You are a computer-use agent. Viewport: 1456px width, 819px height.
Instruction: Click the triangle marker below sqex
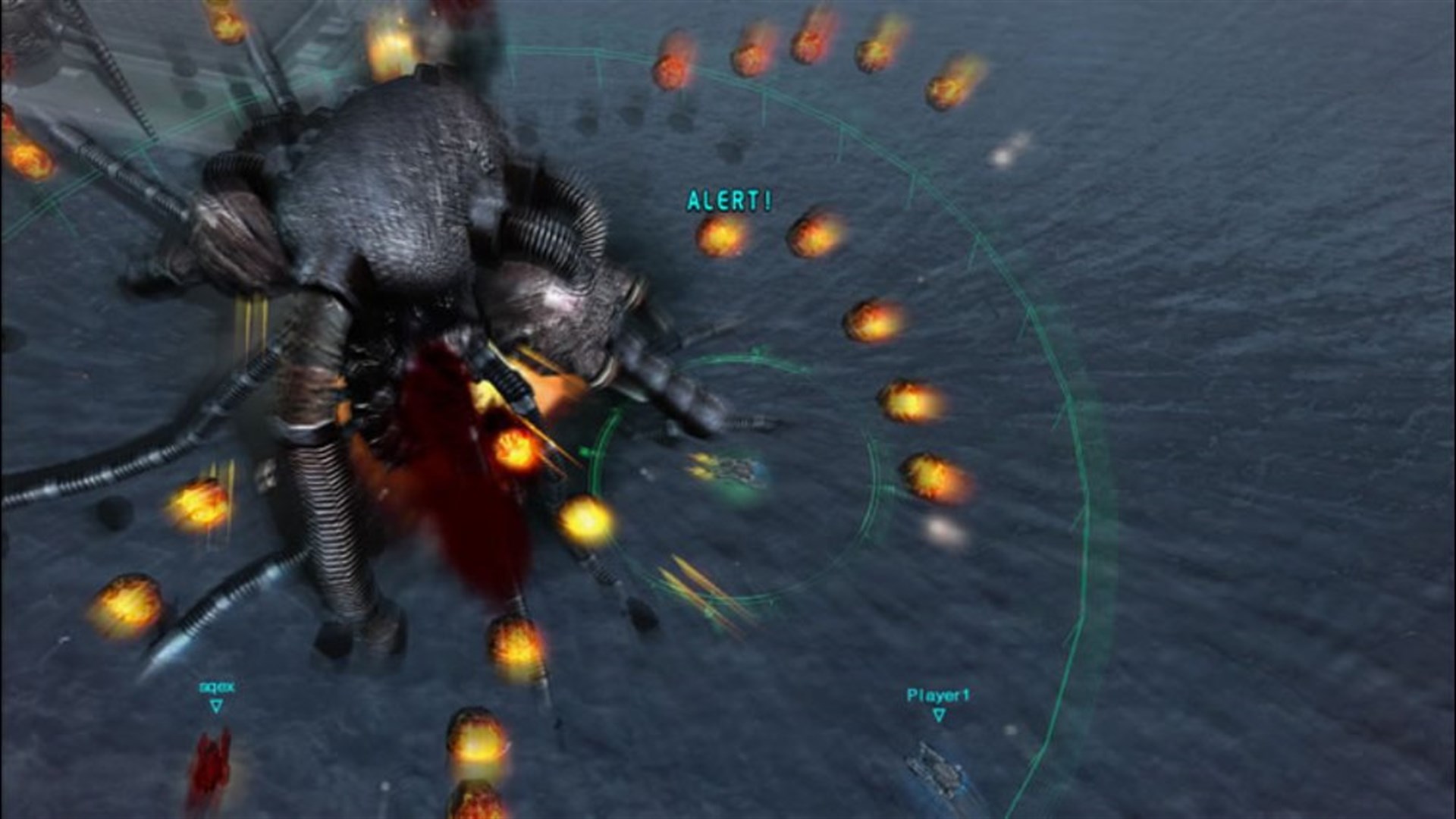(x=216, y=706)
